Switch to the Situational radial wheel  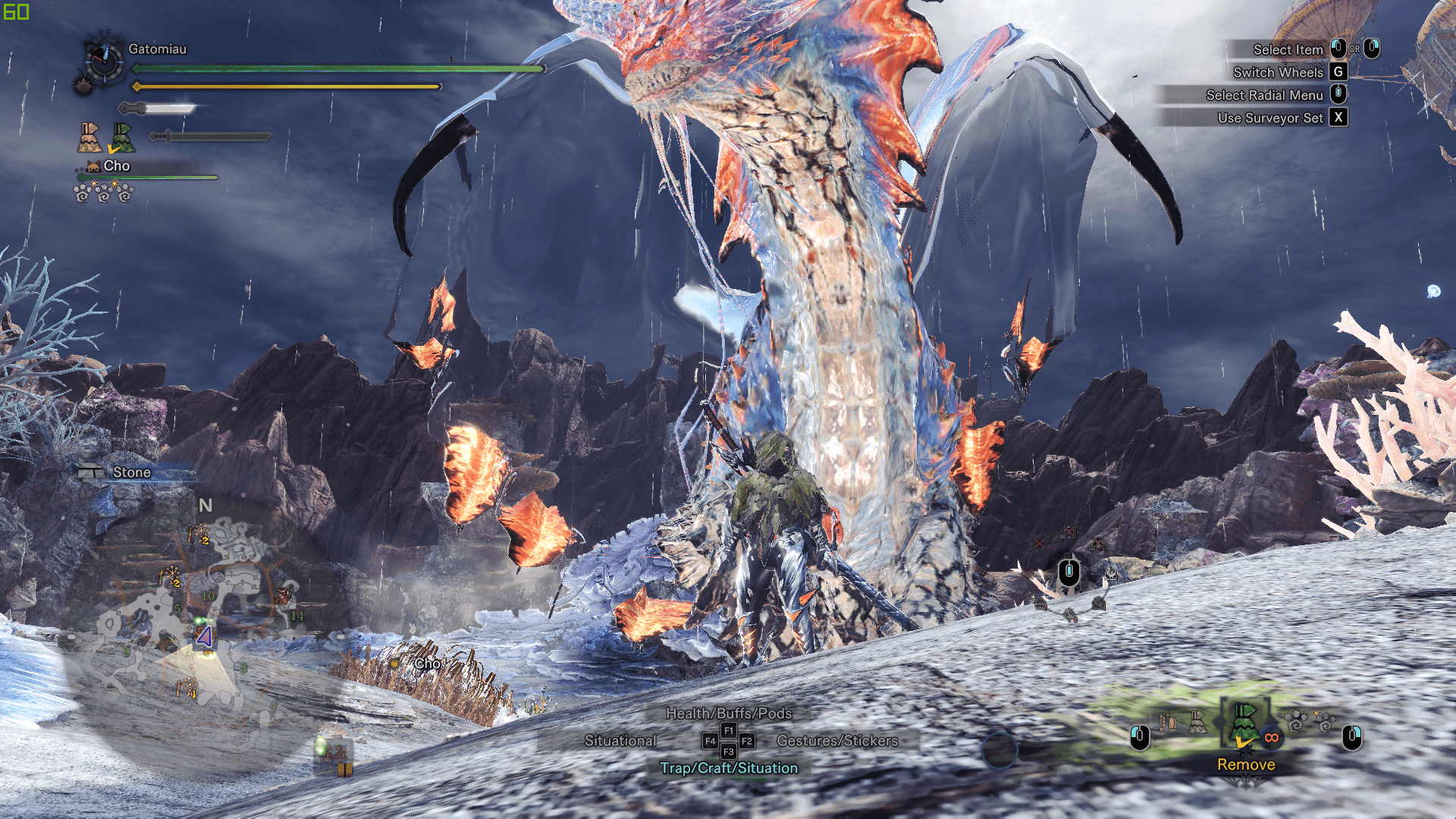coord(620,741)
